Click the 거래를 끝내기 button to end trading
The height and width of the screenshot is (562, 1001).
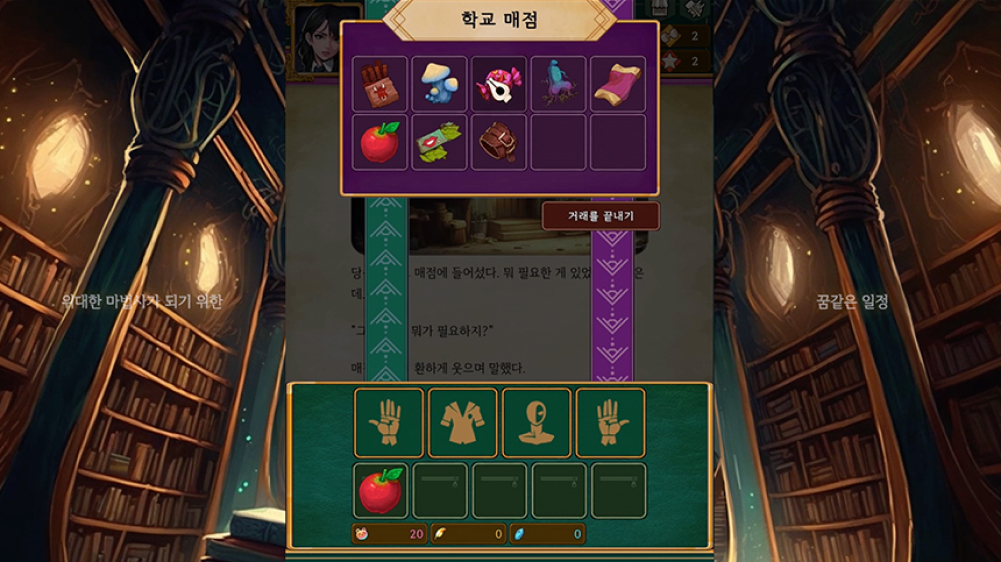point(600,215)
